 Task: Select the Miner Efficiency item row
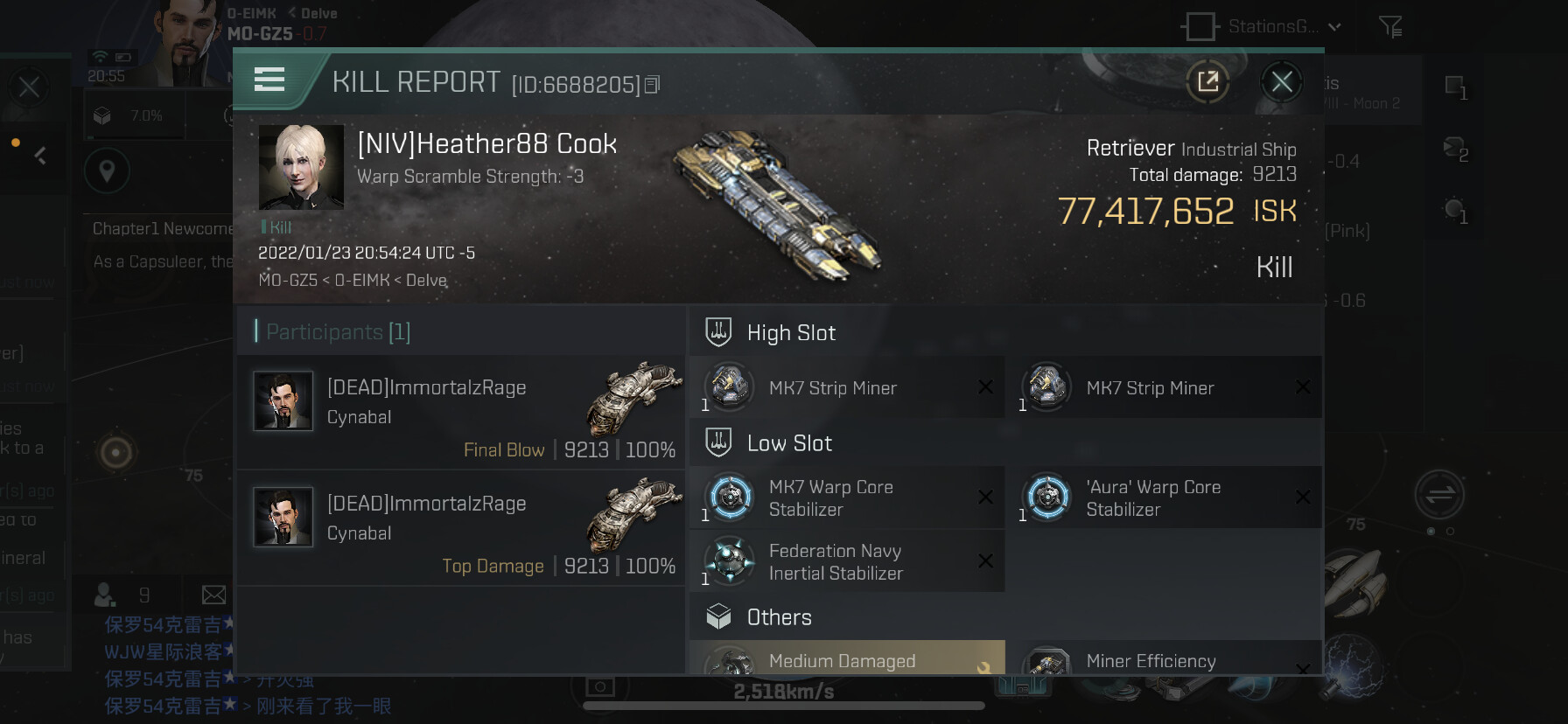(x=1164, y=661)
